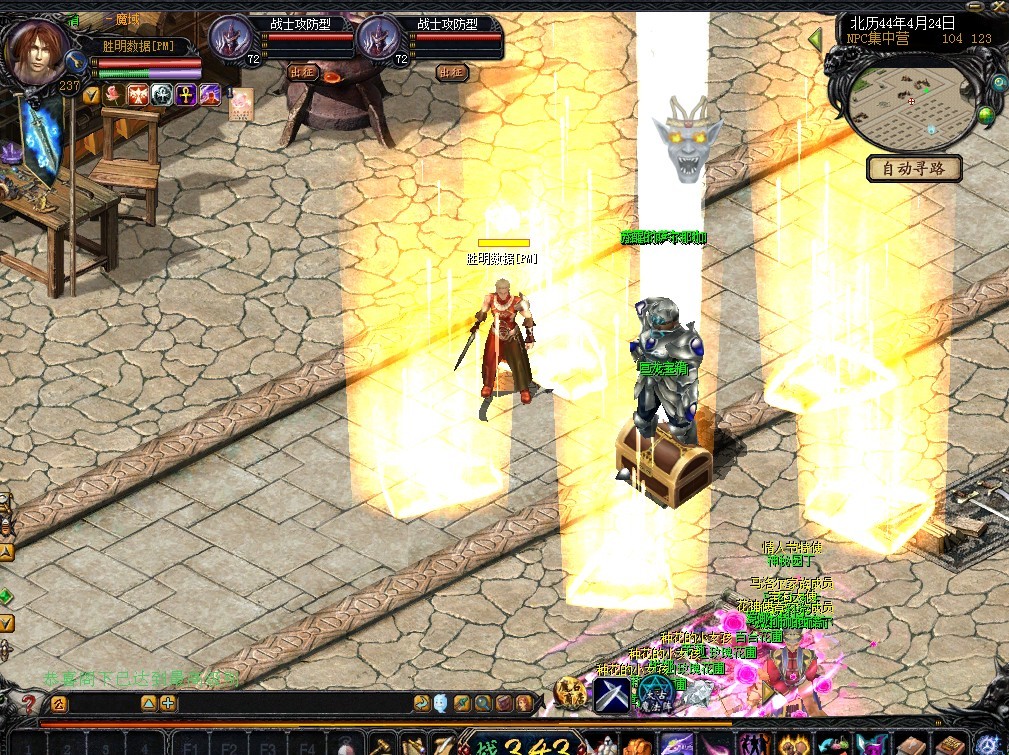
Task: Click the blue ghost face icon
Action: coord(441,703)
